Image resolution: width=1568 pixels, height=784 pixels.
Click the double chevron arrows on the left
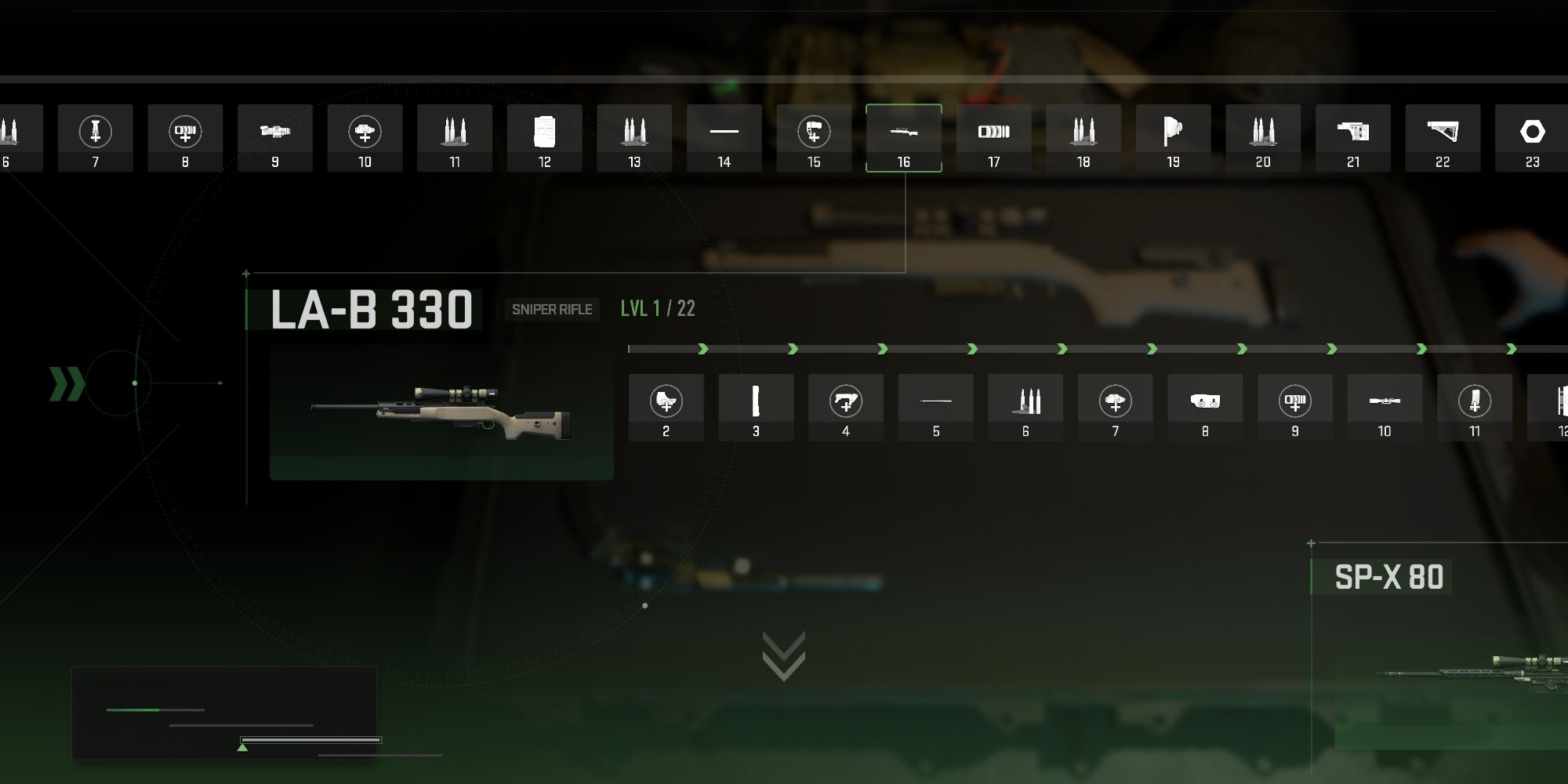[66, 382]
